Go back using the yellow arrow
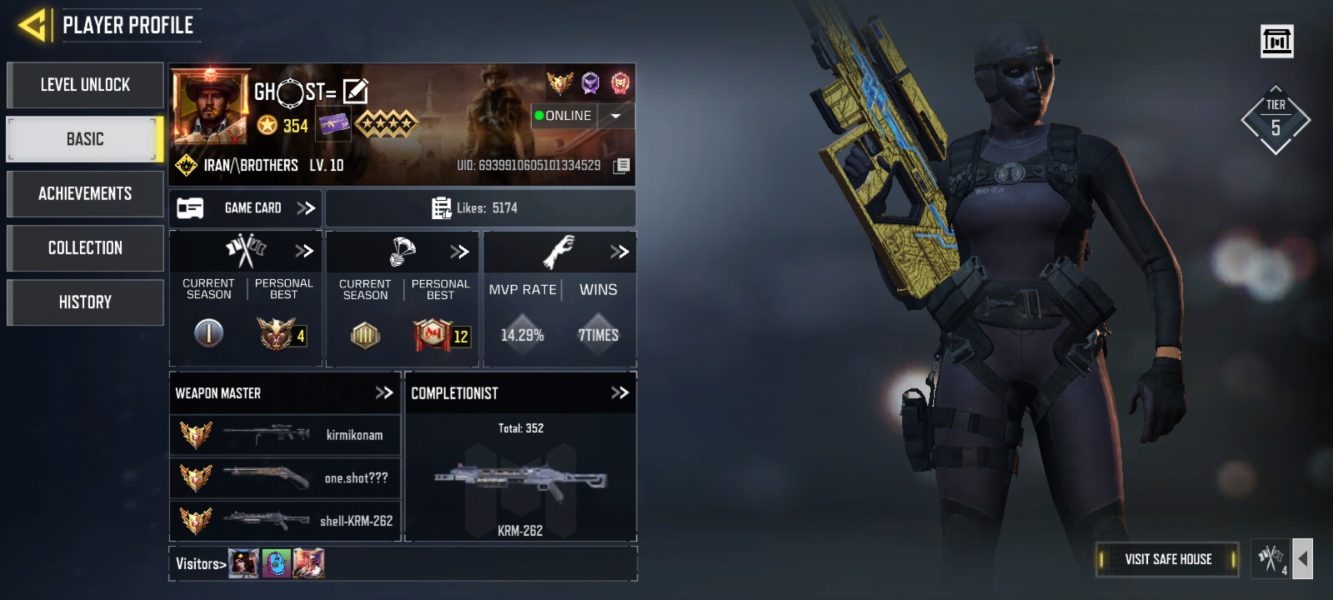This screenshot has height=600, width=1333. click(33, 25)
